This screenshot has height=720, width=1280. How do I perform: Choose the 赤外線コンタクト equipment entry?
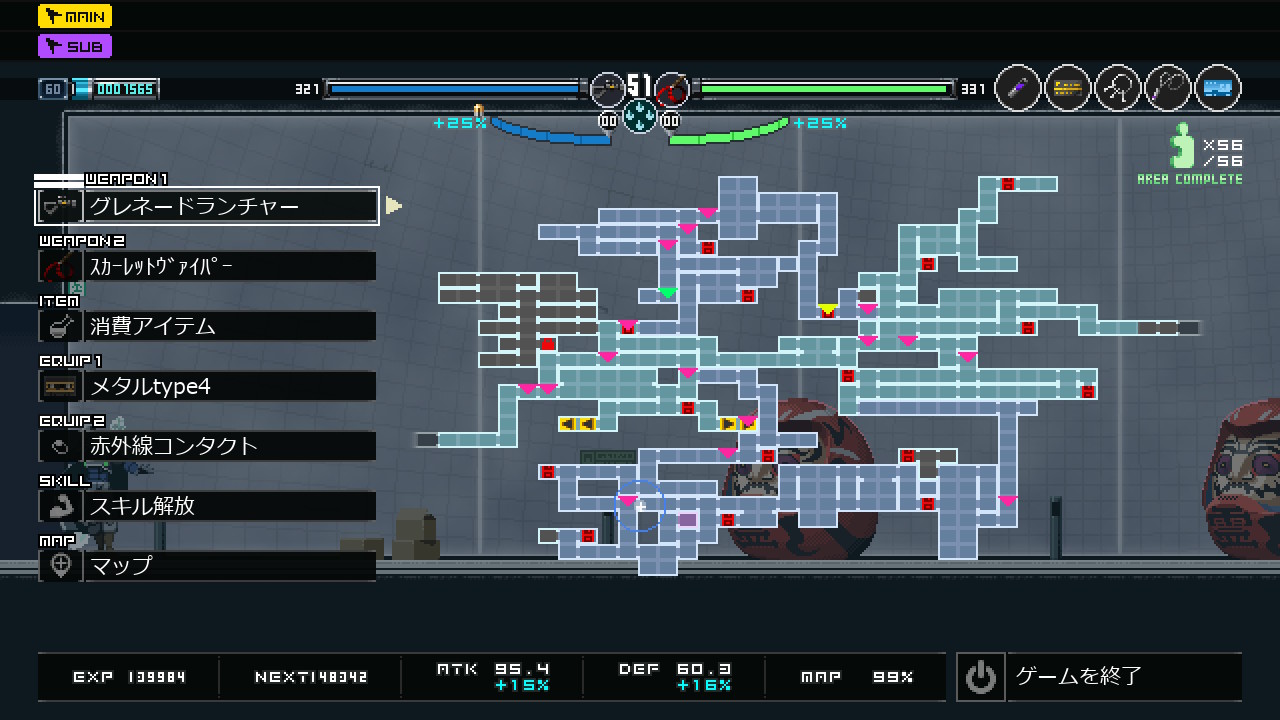207,446
